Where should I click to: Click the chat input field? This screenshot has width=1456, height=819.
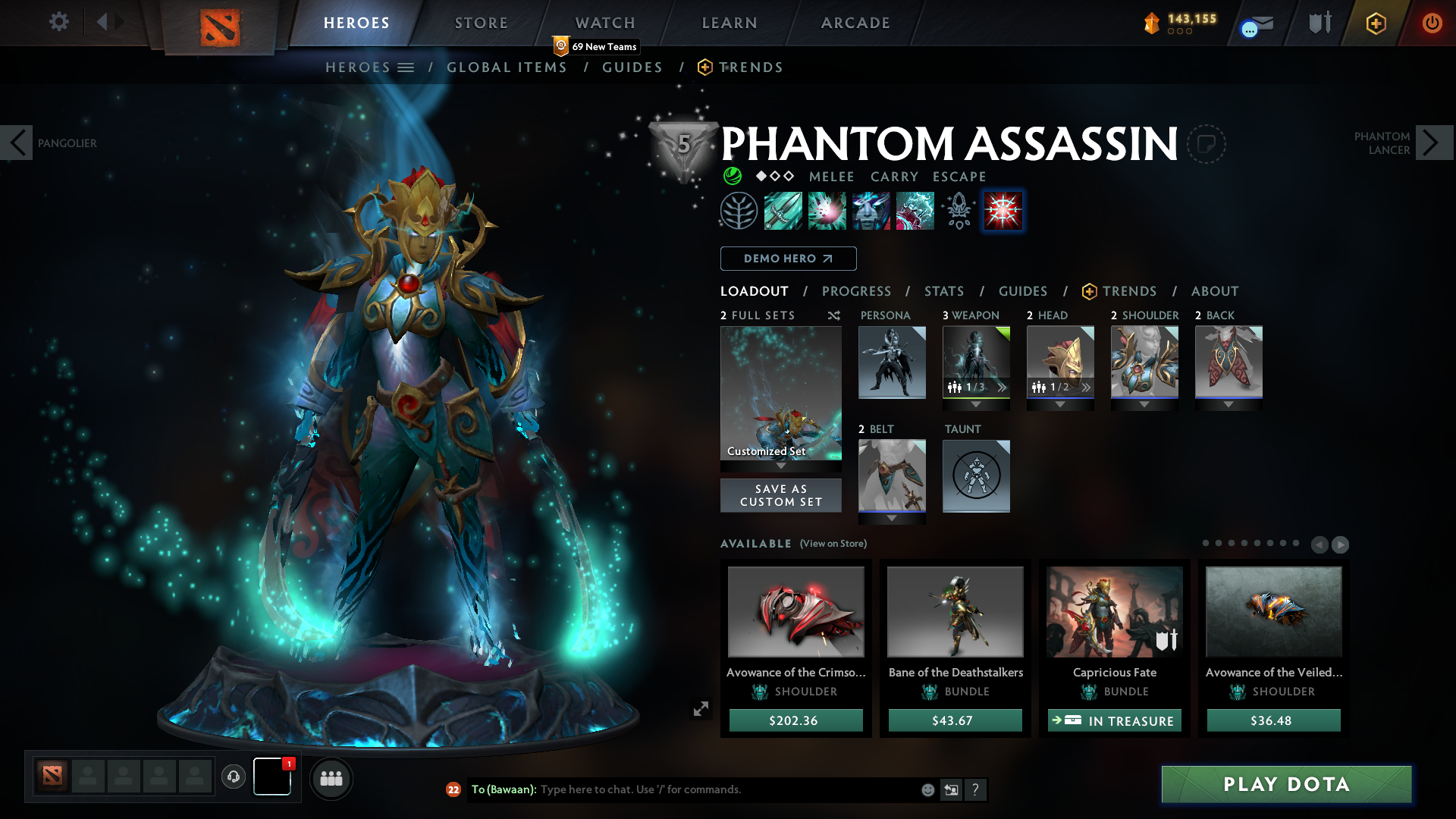coord(728,789)
